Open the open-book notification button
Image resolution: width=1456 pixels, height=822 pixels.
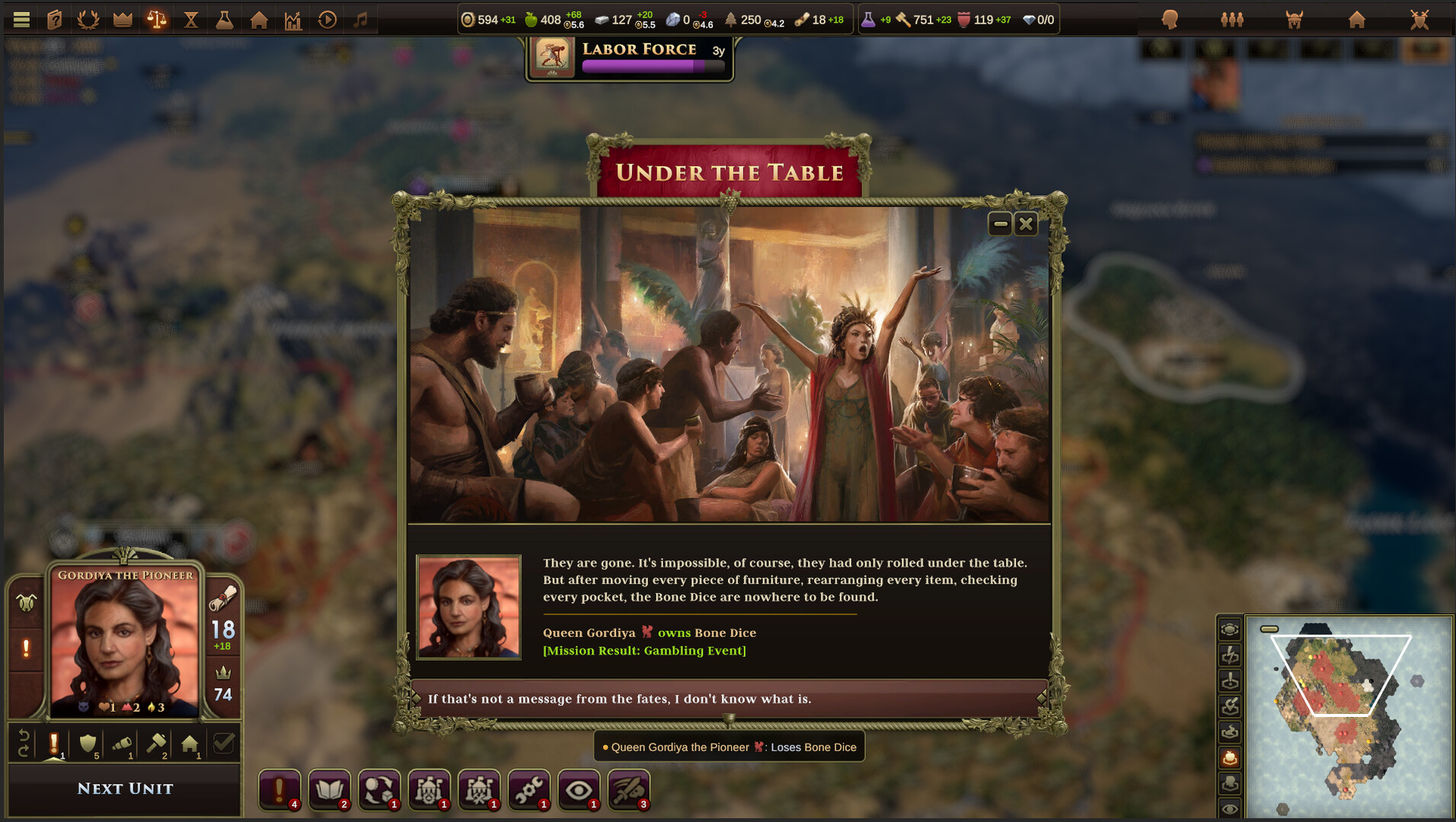pyautogui.click(x=329, y=789)
